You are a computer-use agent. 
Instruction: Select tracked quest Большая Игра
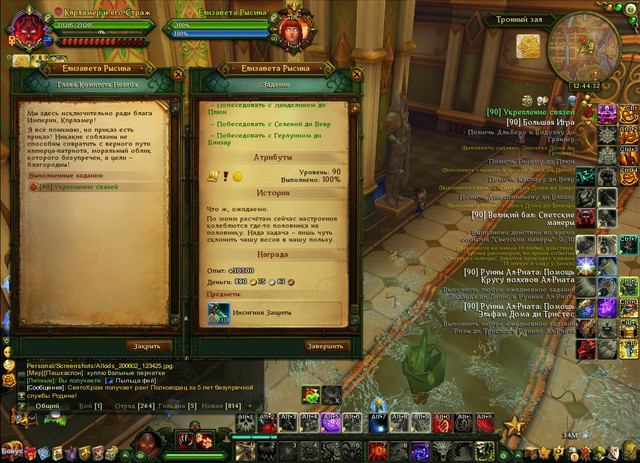pyautogui.click(x=544, y=121)
